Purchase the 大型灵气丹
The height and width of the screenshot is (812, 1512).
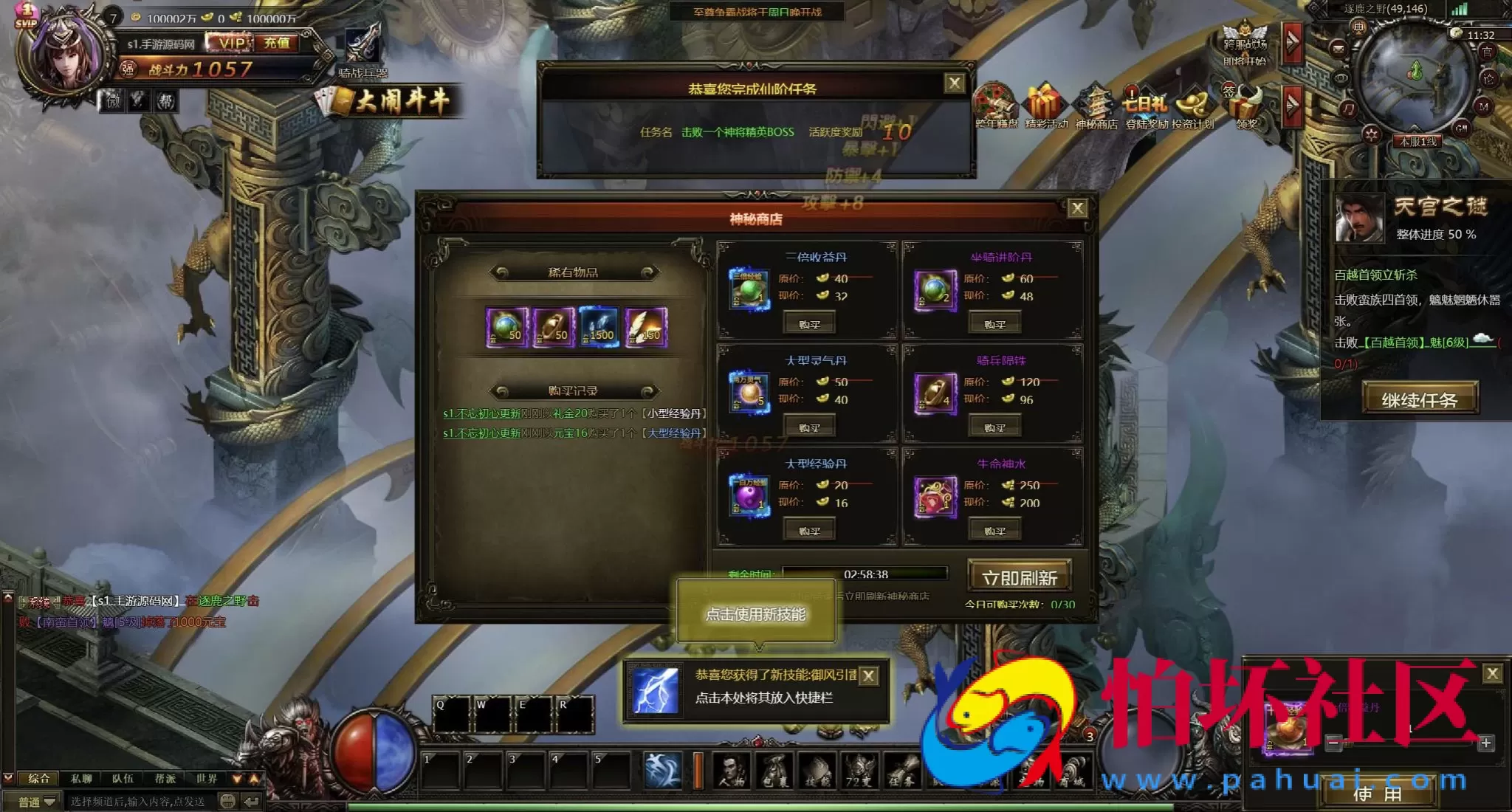tap(809, 427)
